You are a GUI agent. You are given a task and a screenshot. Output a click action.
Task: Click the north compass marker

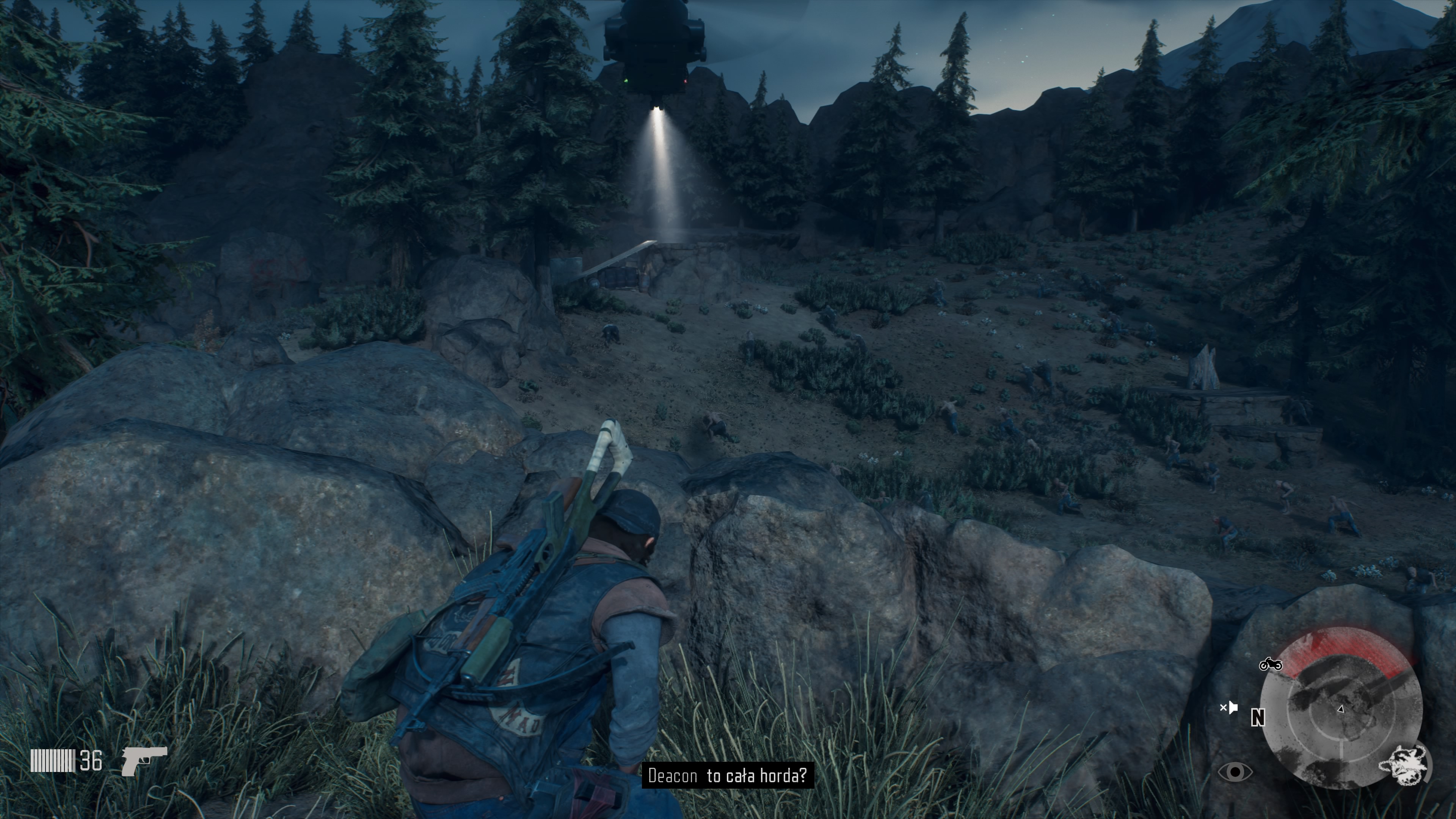(x=1258, y=718)
